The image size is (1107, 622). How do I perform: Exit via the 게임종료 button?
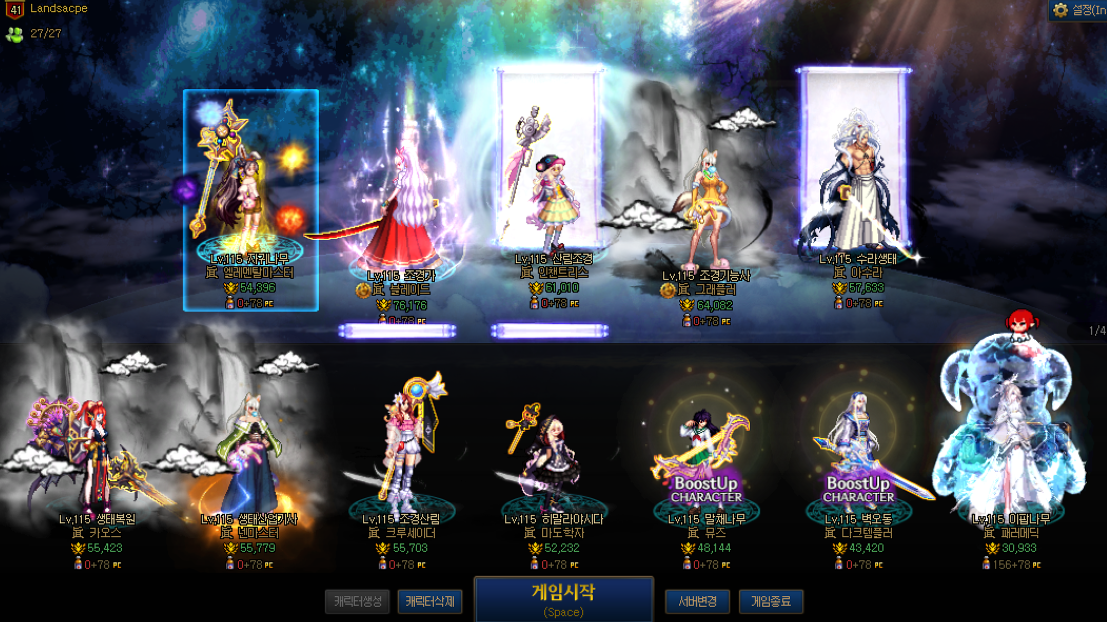(x=770, y=602)
